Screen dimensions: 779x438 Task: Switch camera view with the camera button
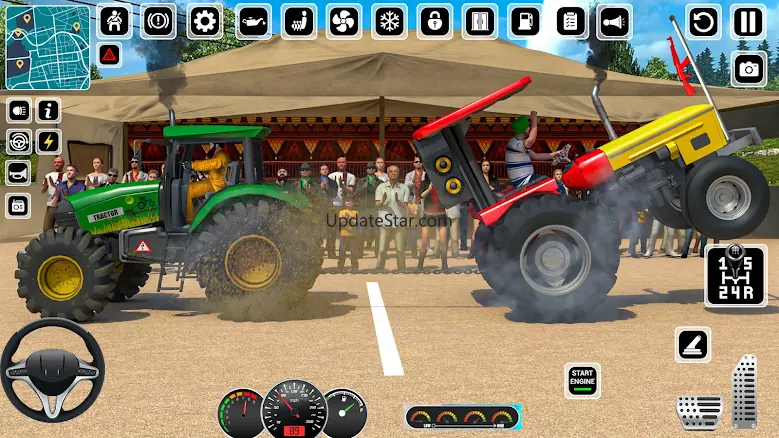748,68
